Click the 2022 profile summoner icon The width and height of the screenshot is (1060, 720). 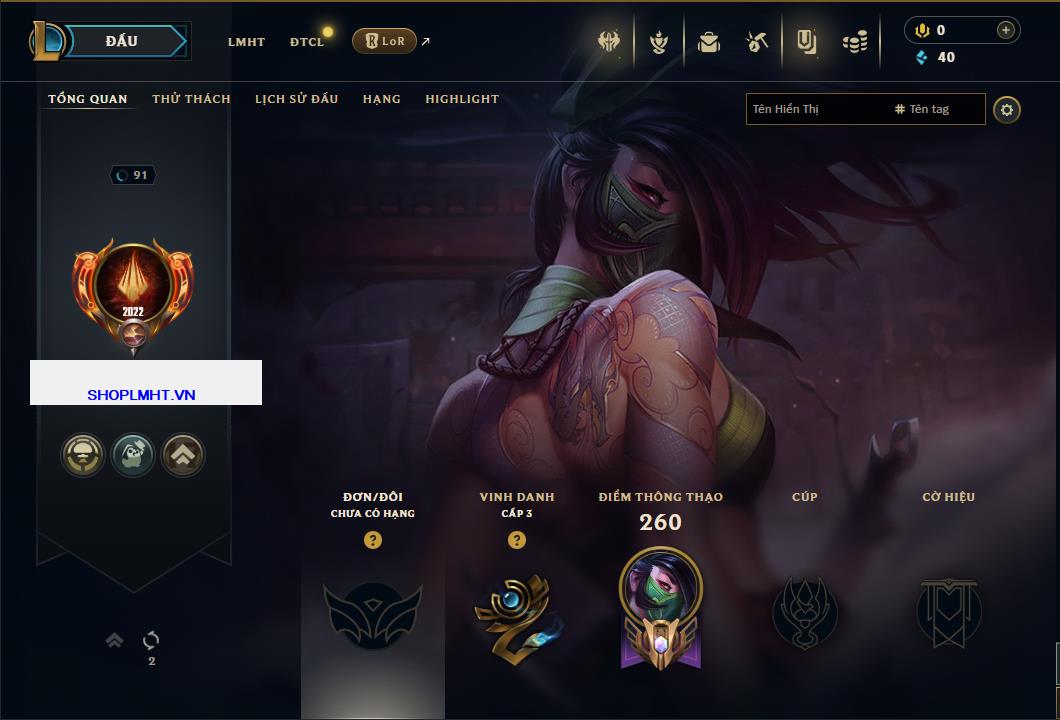point(133,288)
